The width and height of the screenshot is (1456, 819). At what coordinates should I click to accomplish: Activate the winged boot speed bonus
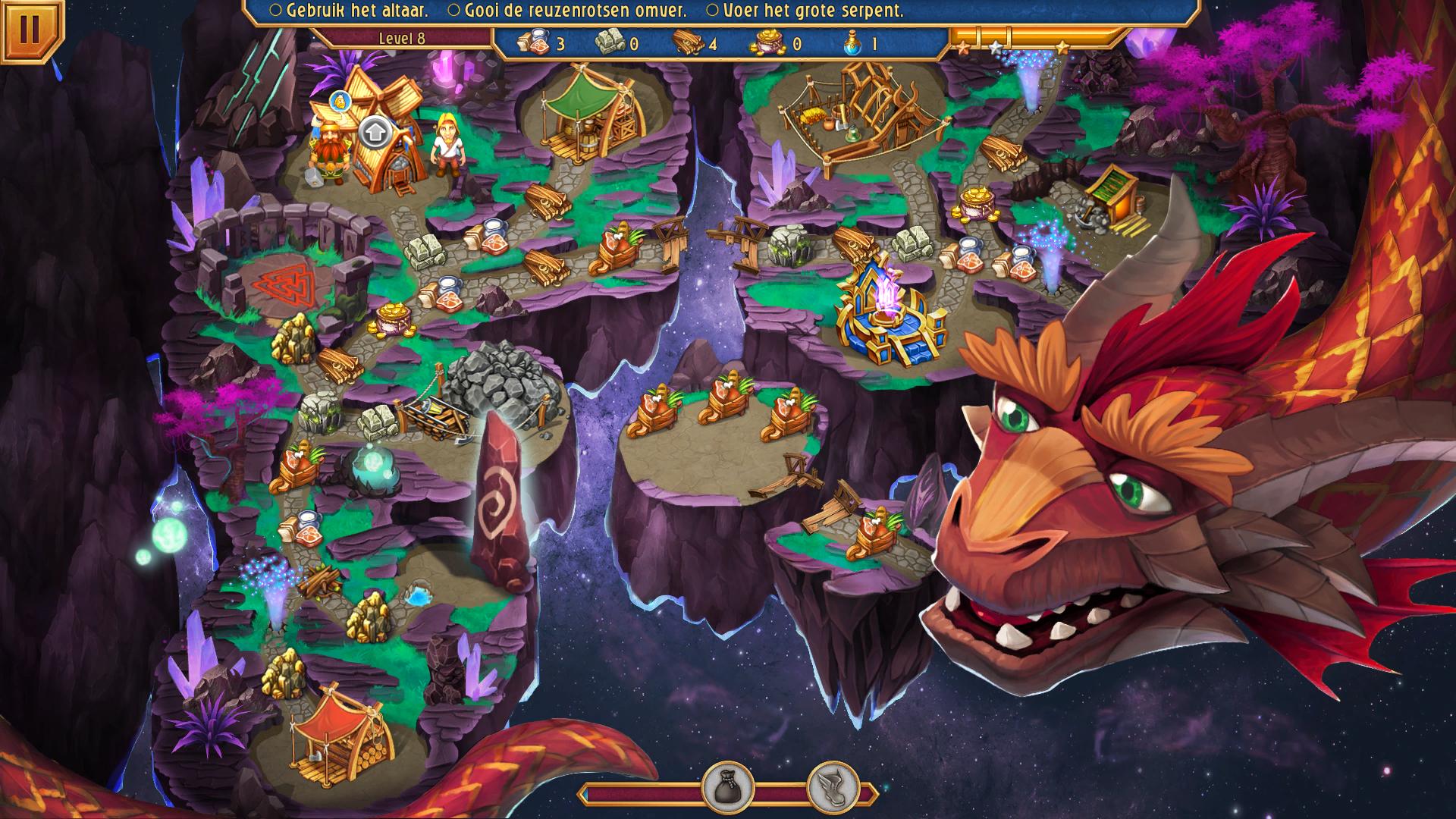[832, 789]
